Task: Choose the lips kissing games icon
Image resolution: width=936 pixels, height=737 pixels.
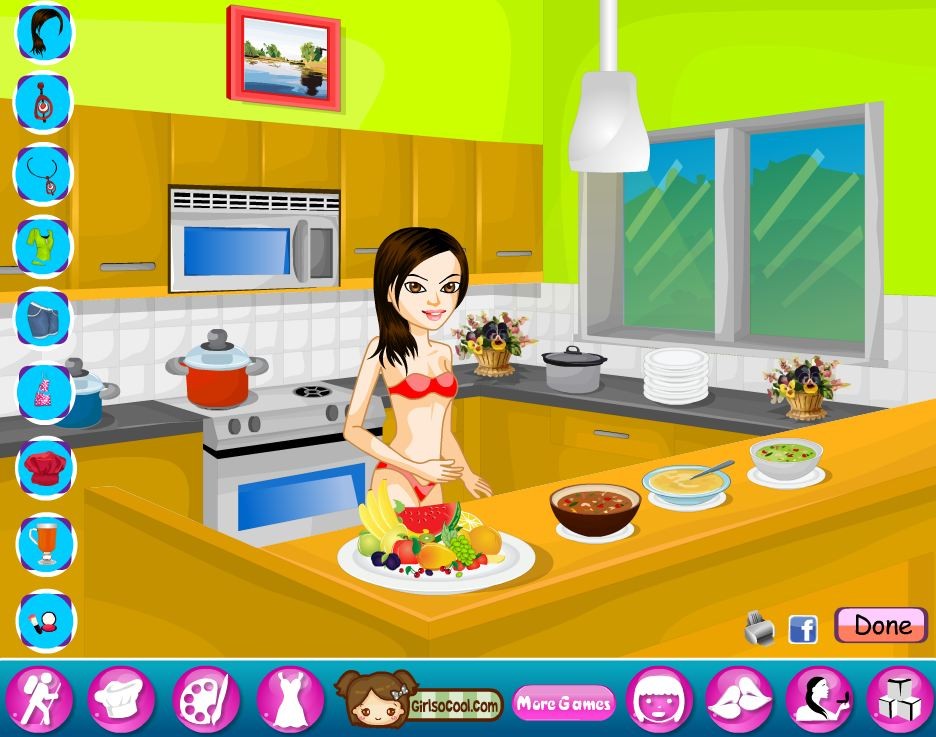Action: 740,700
